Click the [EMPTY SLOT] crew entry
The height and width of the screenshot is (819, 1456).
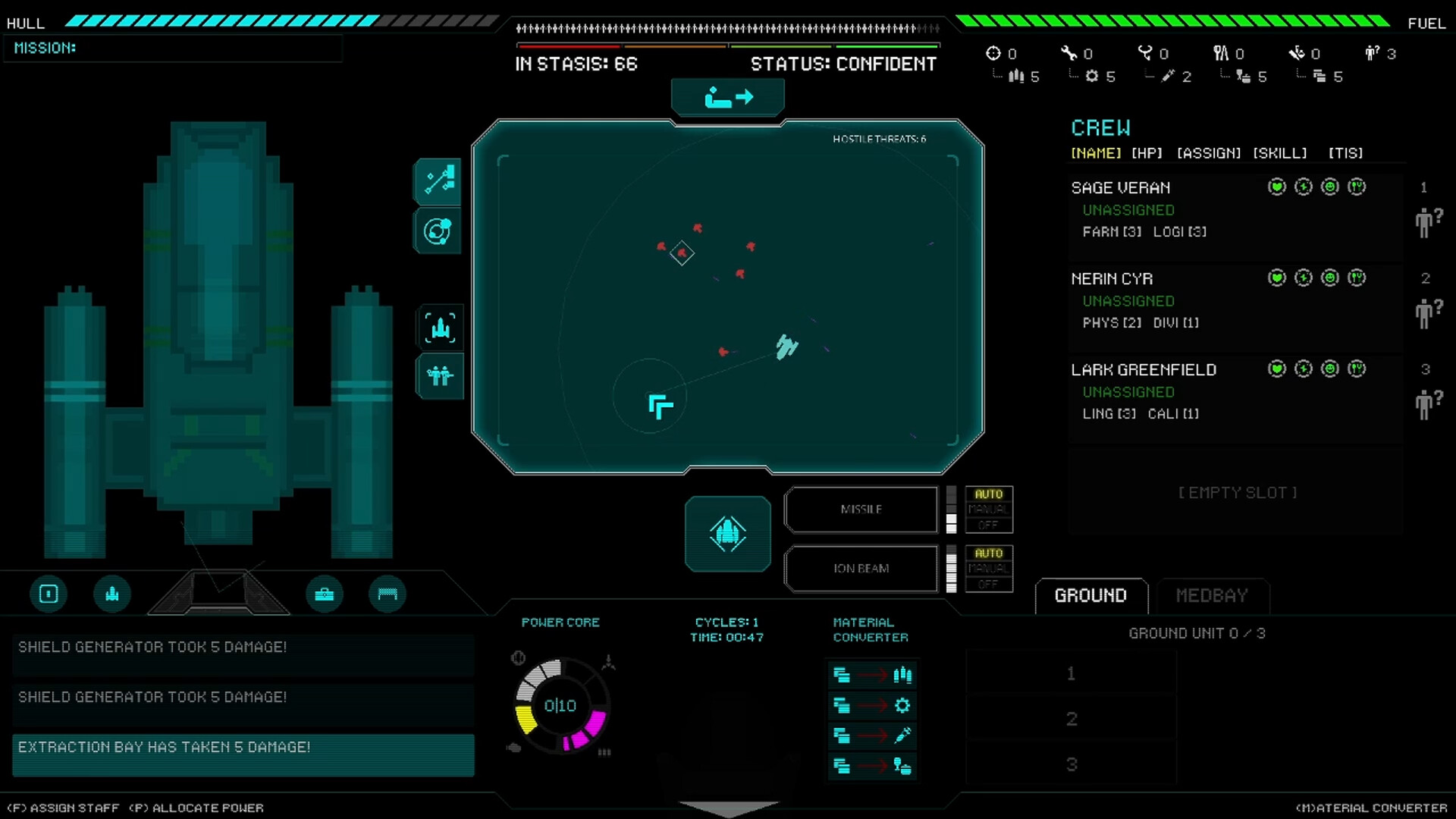pyautogui.click(x=1236, y=492)
